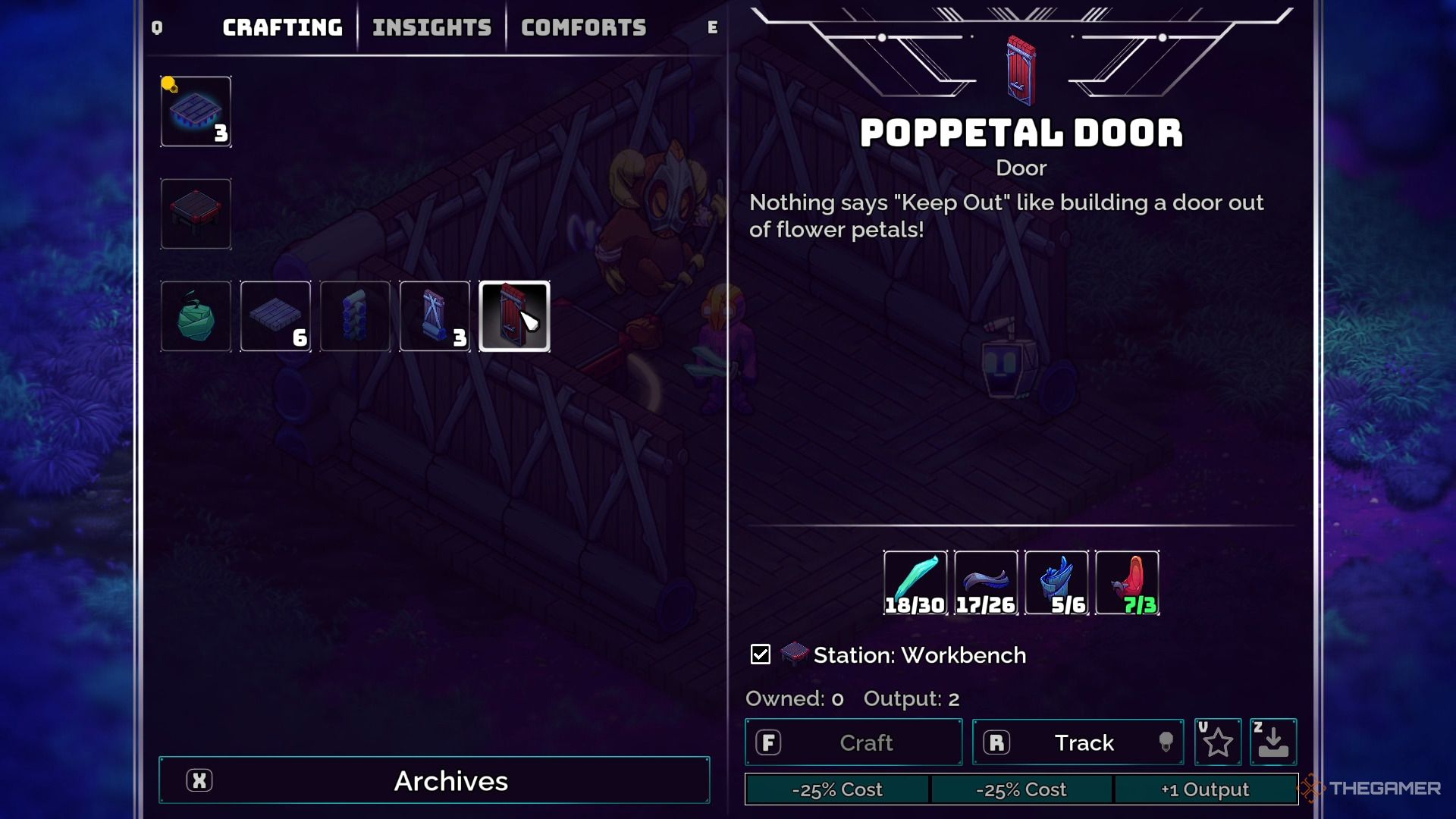Screen dimensions: 1456x819
Task: Click the green wrapped bundle recipe
Action: 196,316
